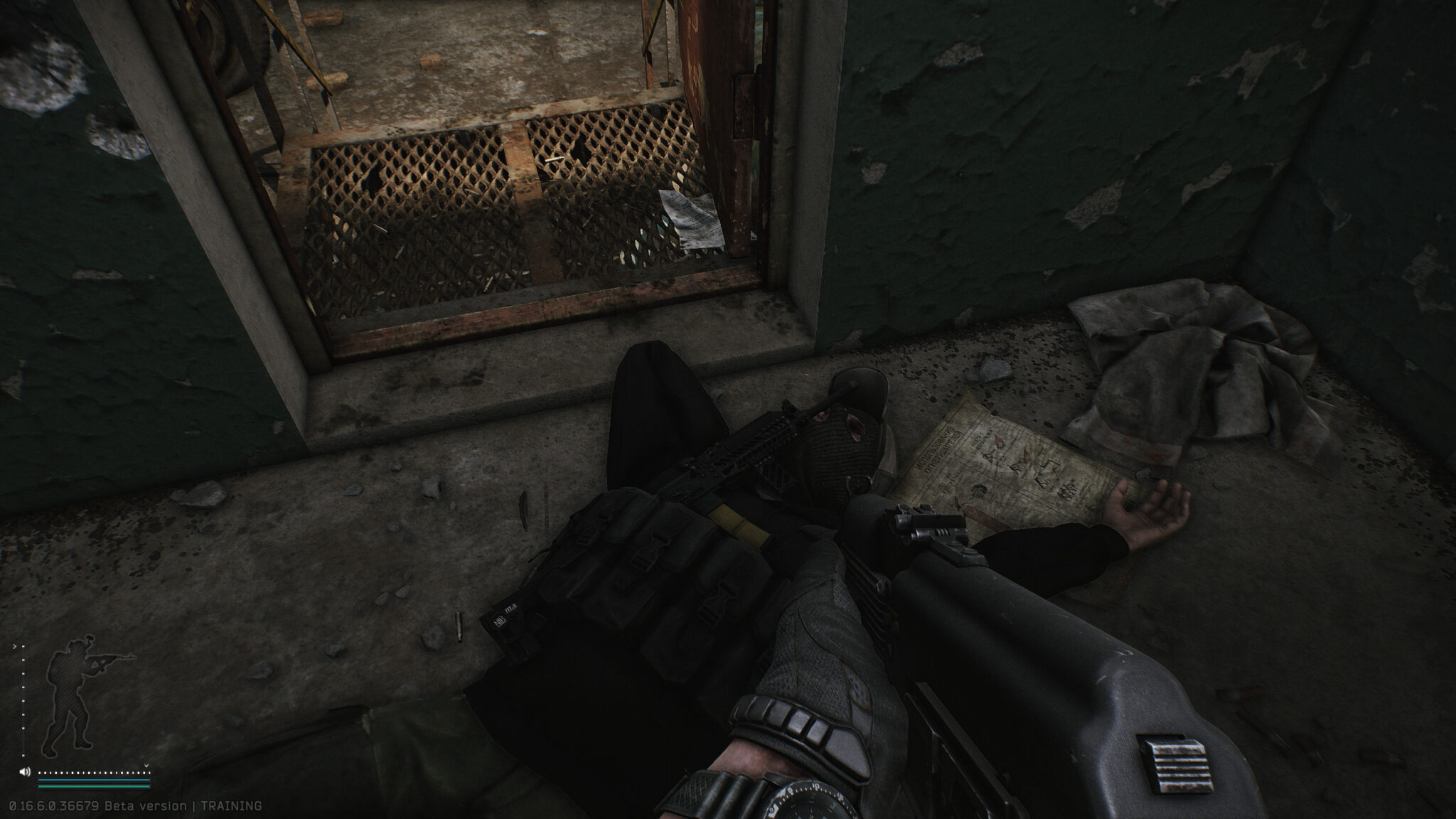Click the arrow pointer atop the stance meter
The width and height of the screenshot is (1456, 819).
[15, 646]
